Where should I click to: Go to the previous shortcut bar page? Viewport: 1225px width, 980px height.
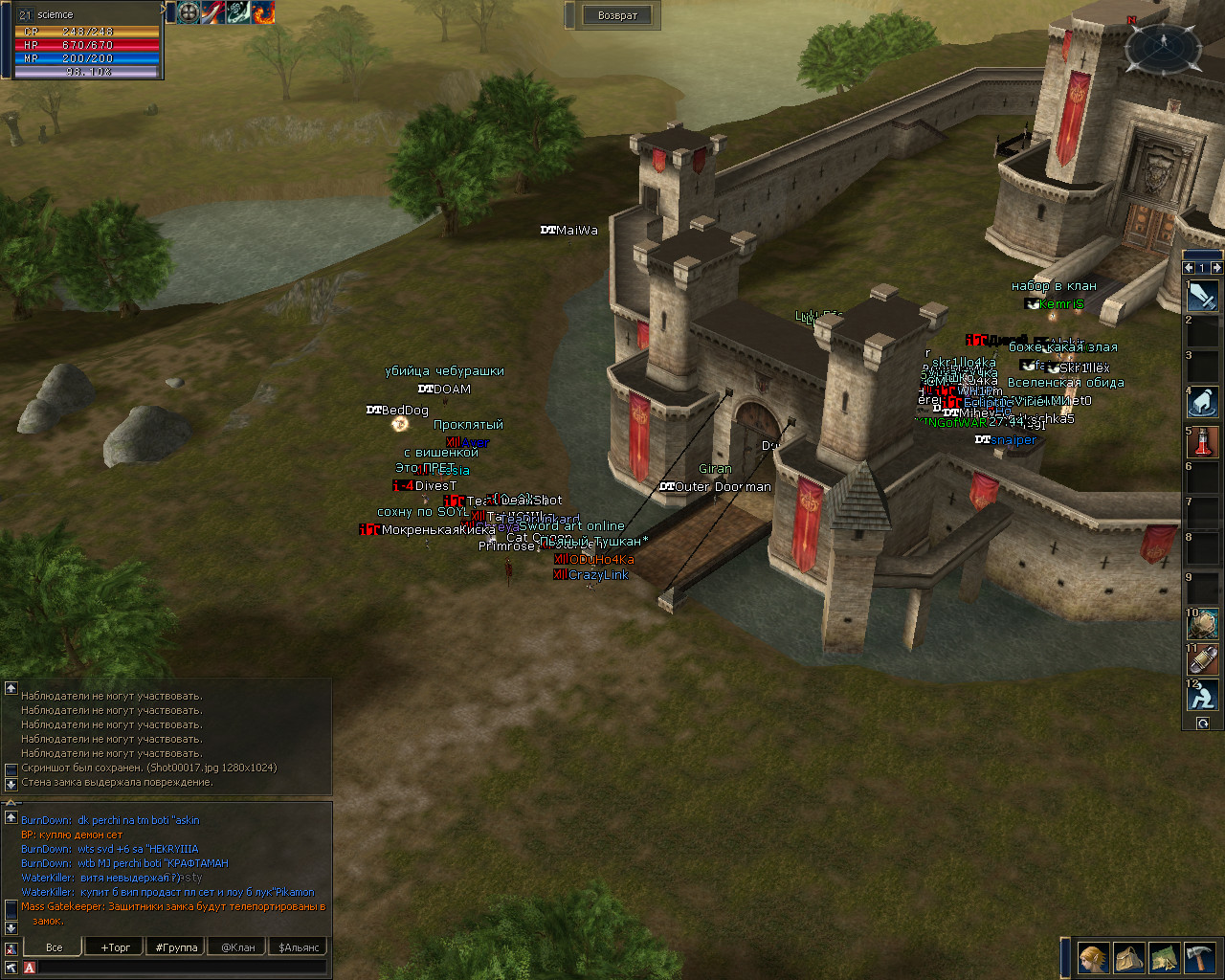(1189, 268)
